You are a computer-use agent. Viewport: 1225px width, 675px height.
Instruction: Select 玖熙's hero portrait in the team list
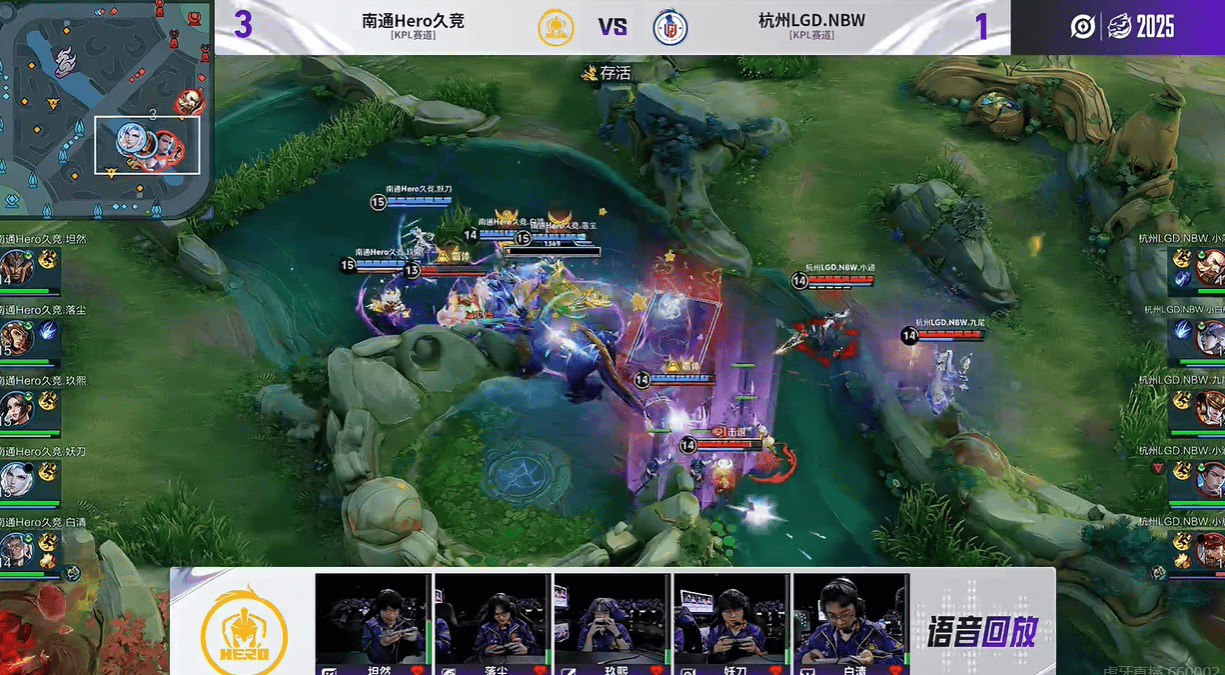pyautogui.click(x=15, y=409)
